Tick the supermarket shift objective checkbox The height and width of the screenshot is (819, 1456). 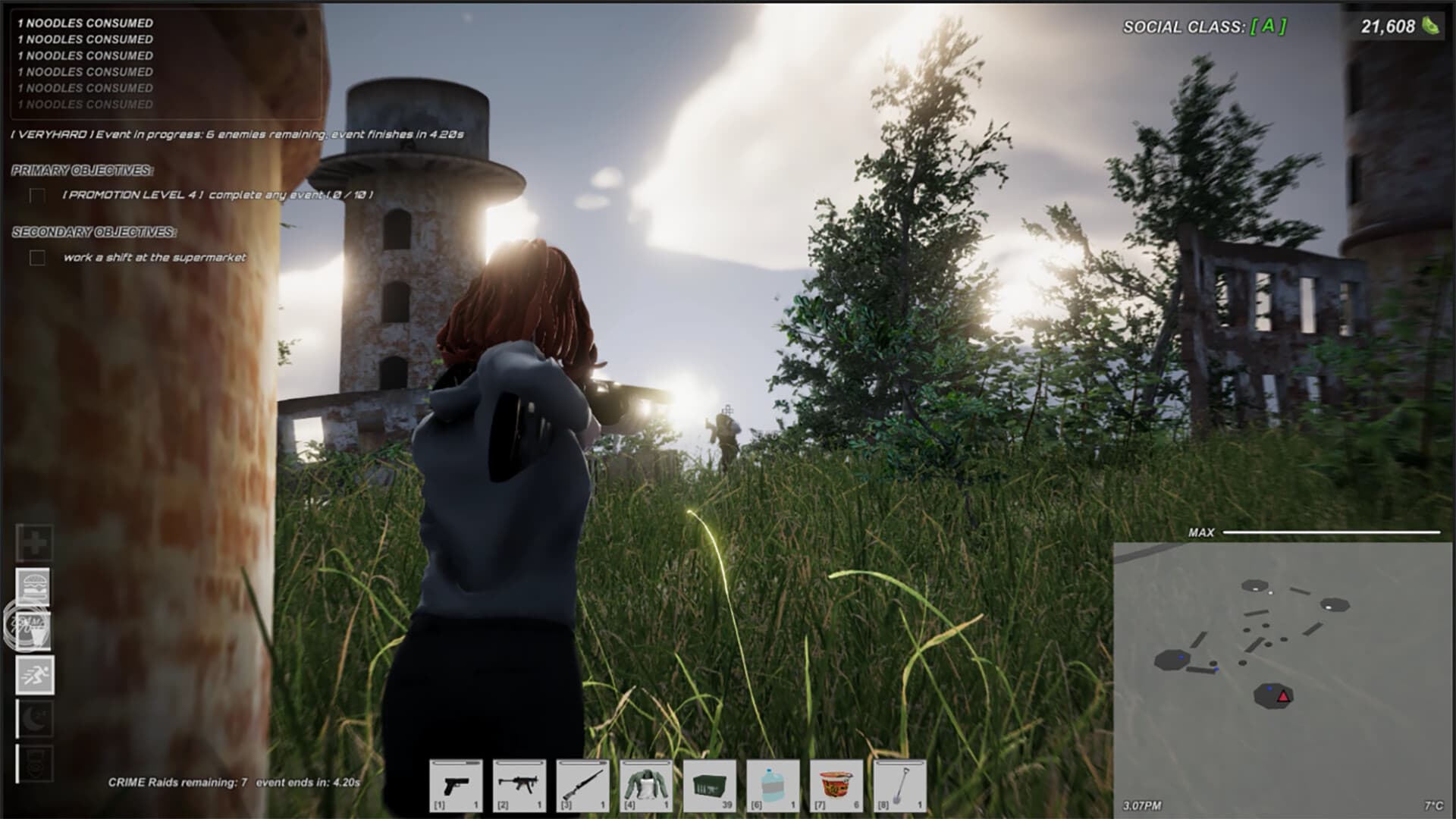37,258
